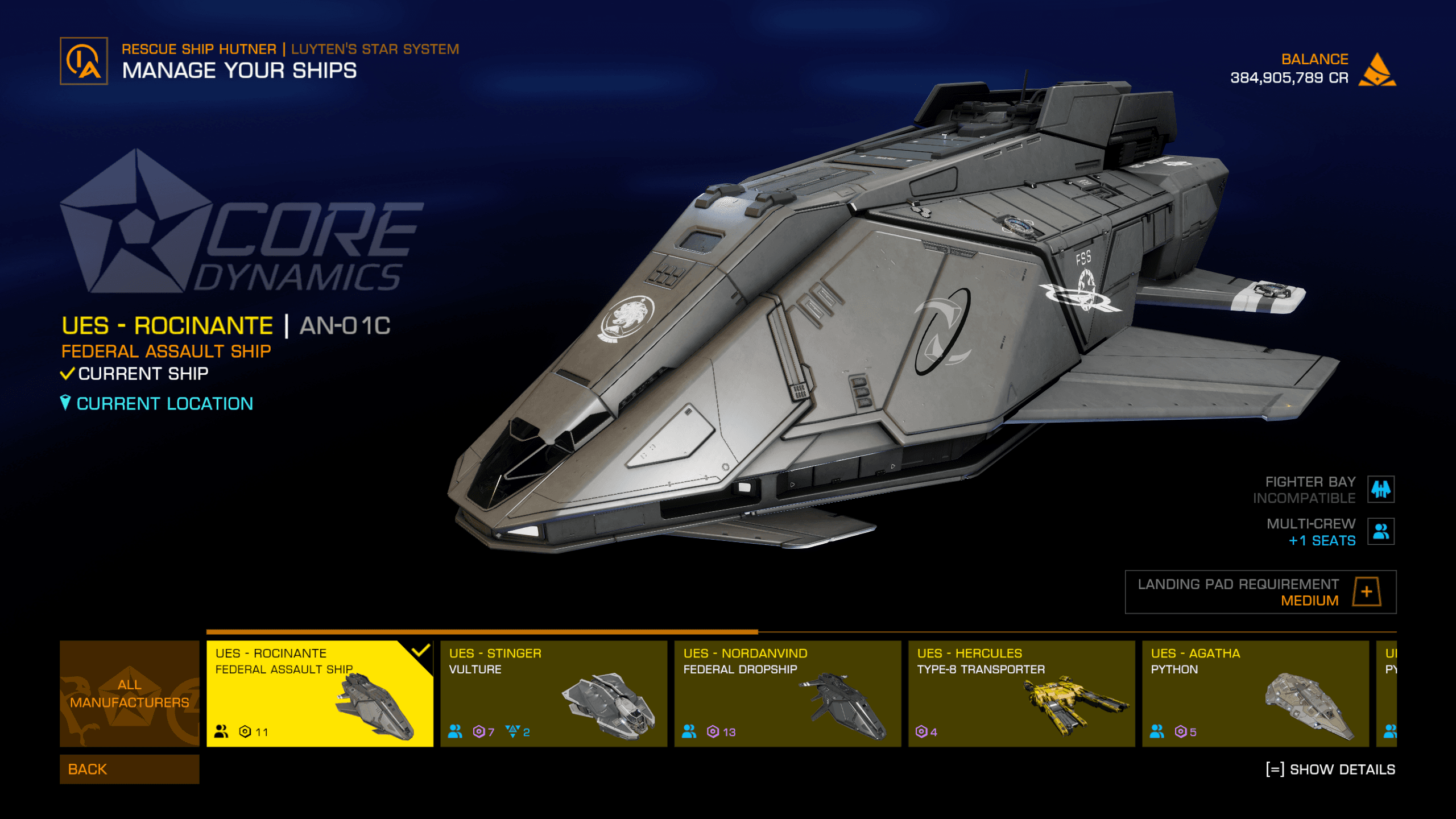Viewport: 1456px width, 819px height.
Task: Pick the UES - Nordanvind Federal Dropship
Action: click(x=787, y=693)
